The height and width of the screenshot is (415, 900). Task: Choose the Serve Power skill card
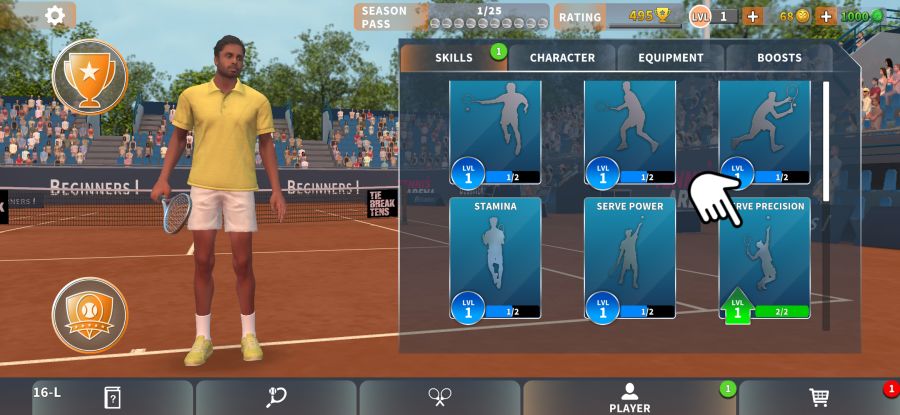tap(630, 258)
